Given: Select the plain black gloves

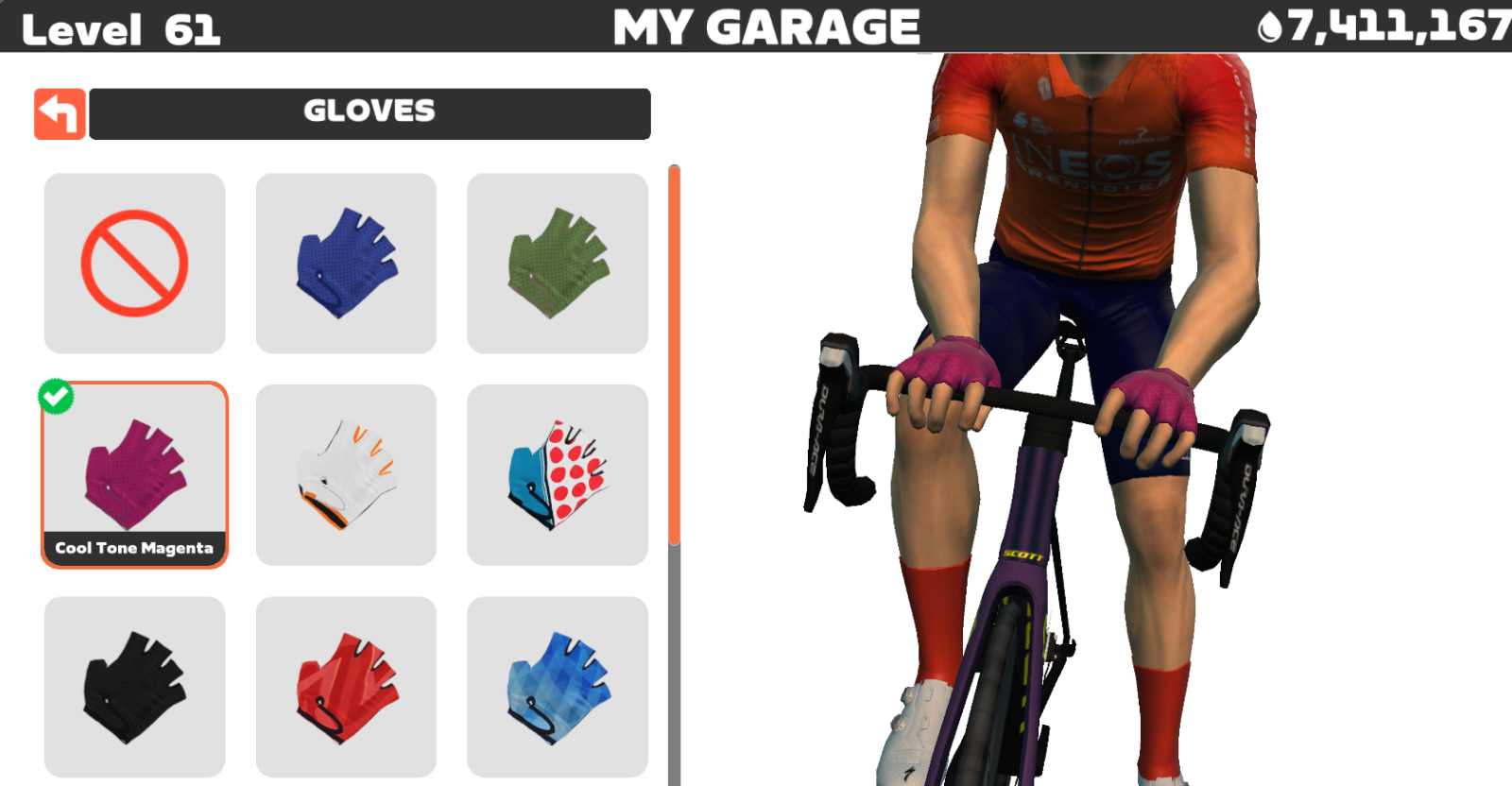Looking at the screenshot, I should point(134,686).
